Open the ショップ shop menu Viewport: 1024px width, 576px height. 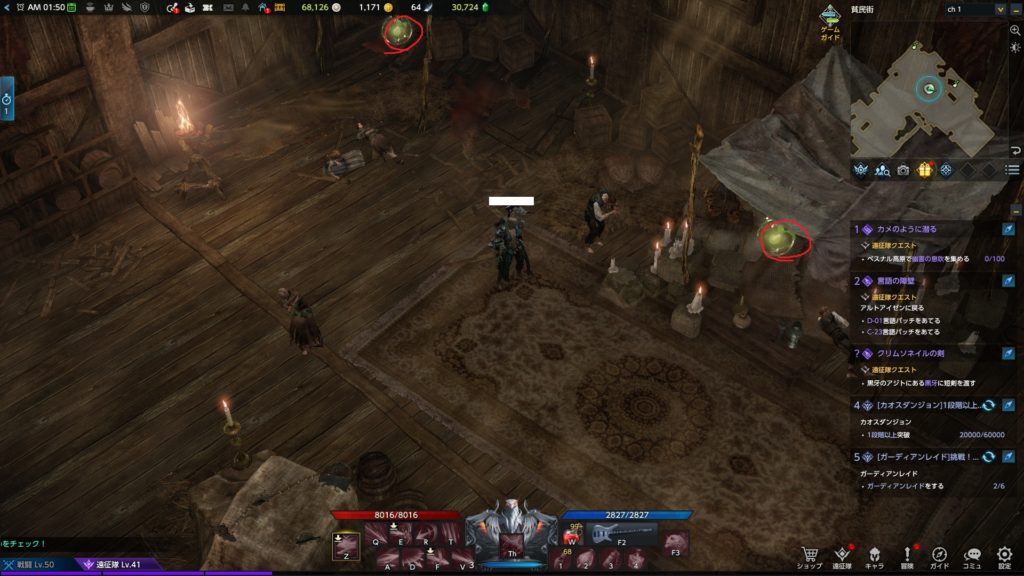[x=810, y=555]
